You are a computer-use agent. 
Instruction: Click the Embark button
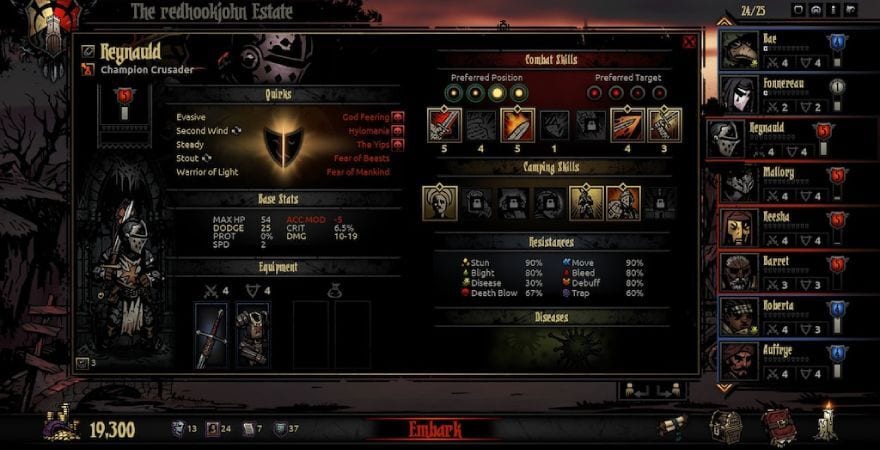(x=435, y=430)
